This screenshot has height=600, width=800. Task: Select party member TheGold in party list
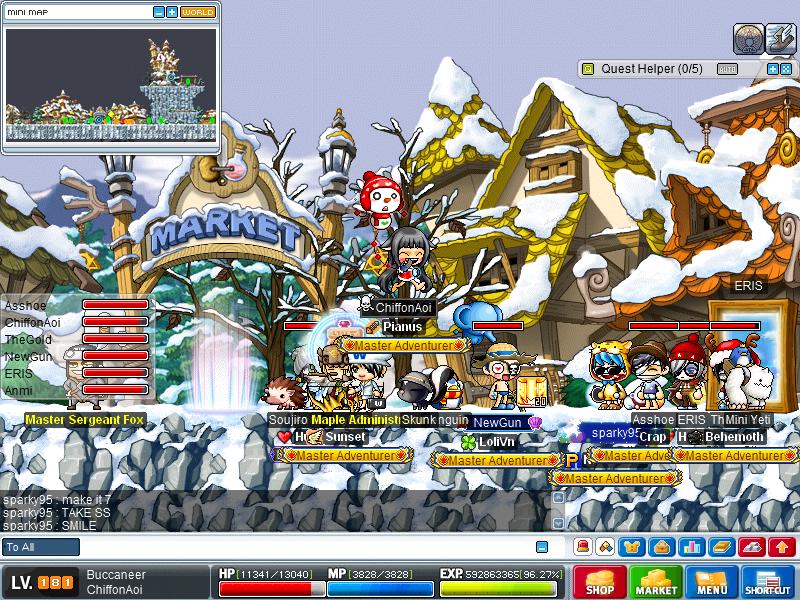coord(28,340)
